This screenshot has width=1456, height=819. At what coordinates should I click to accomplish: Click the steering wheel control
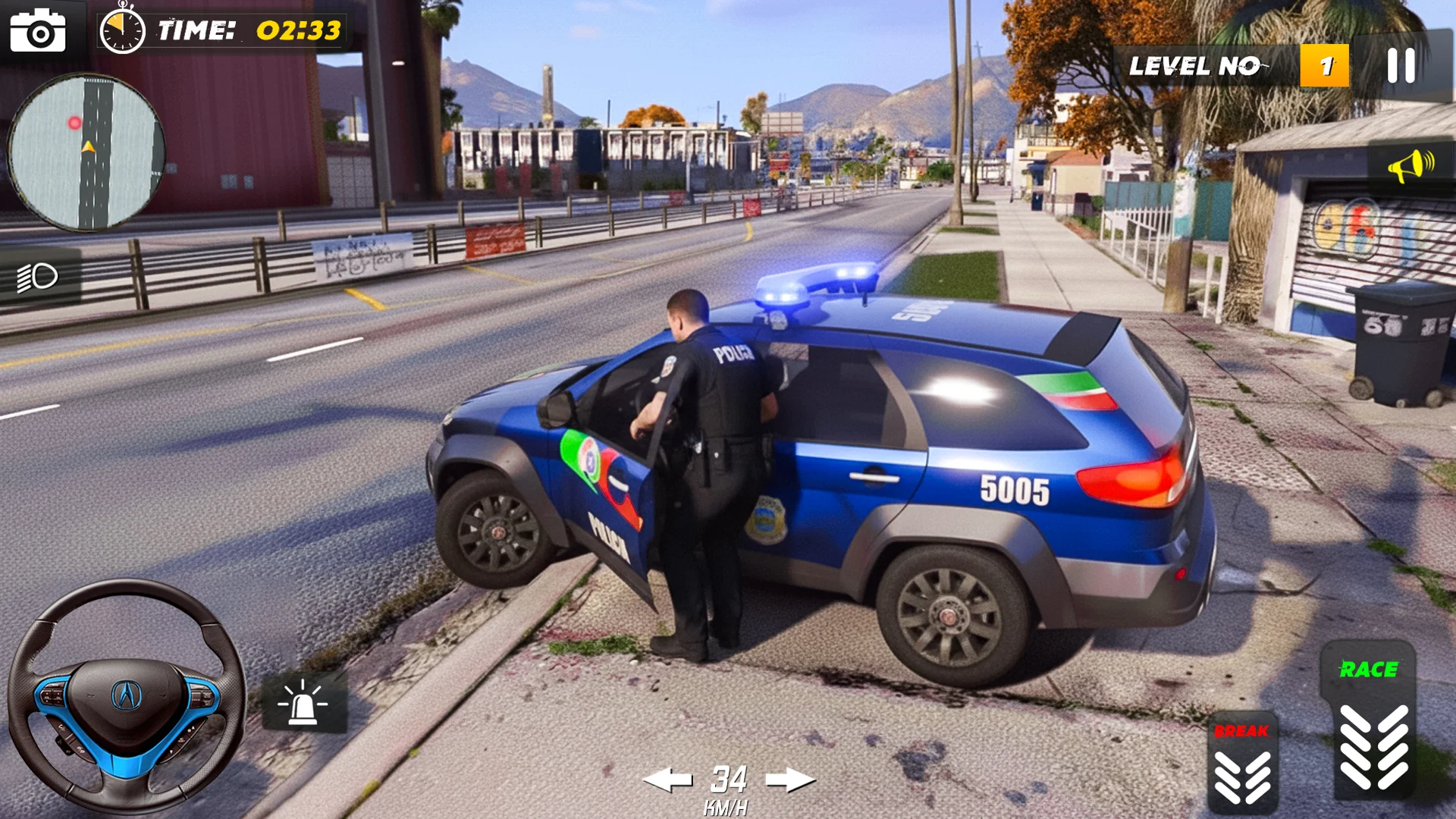click(x=127, y=696)
